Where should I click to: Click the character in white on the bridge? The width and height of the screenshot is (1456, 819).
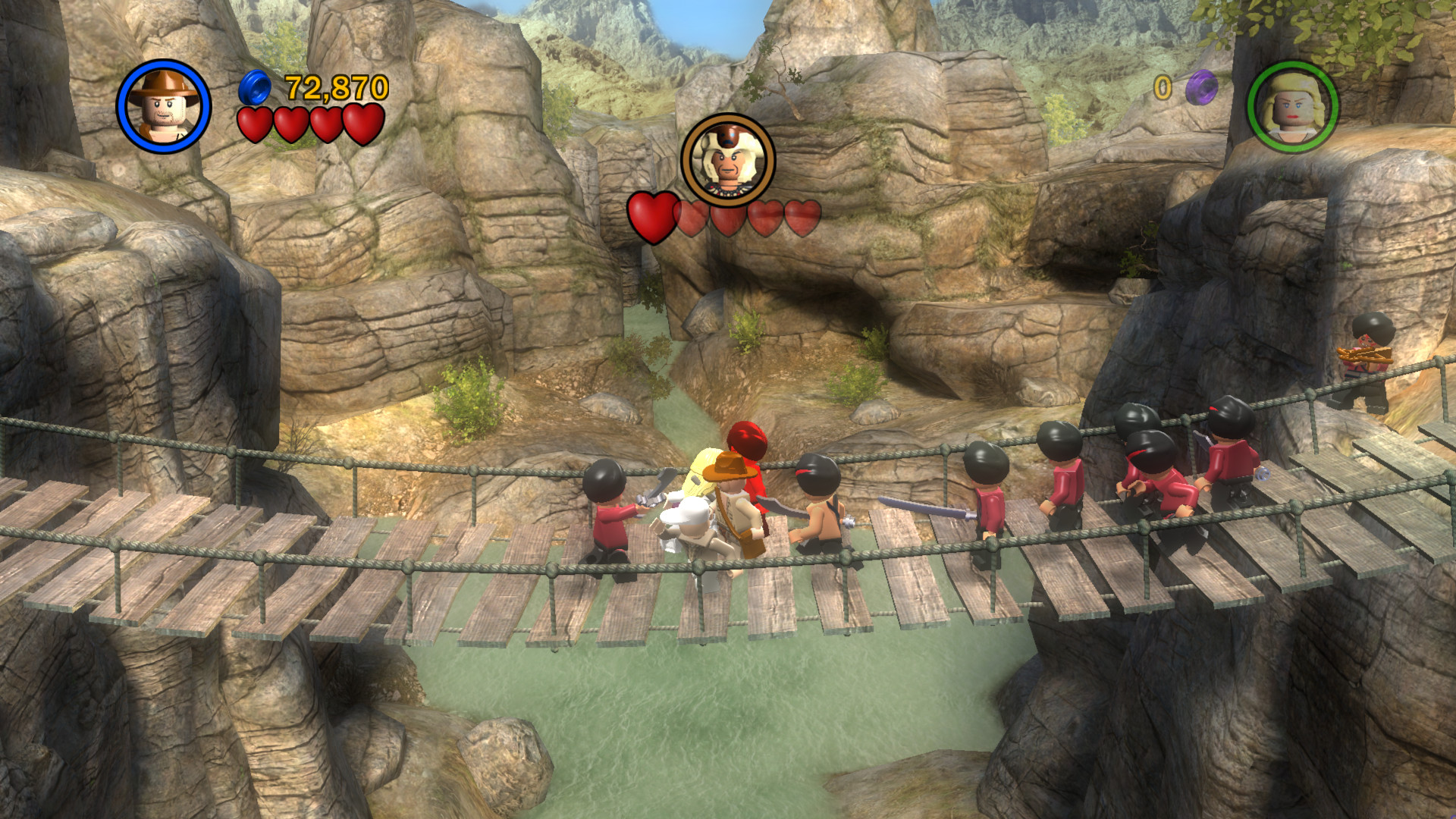tap(690, 523)
